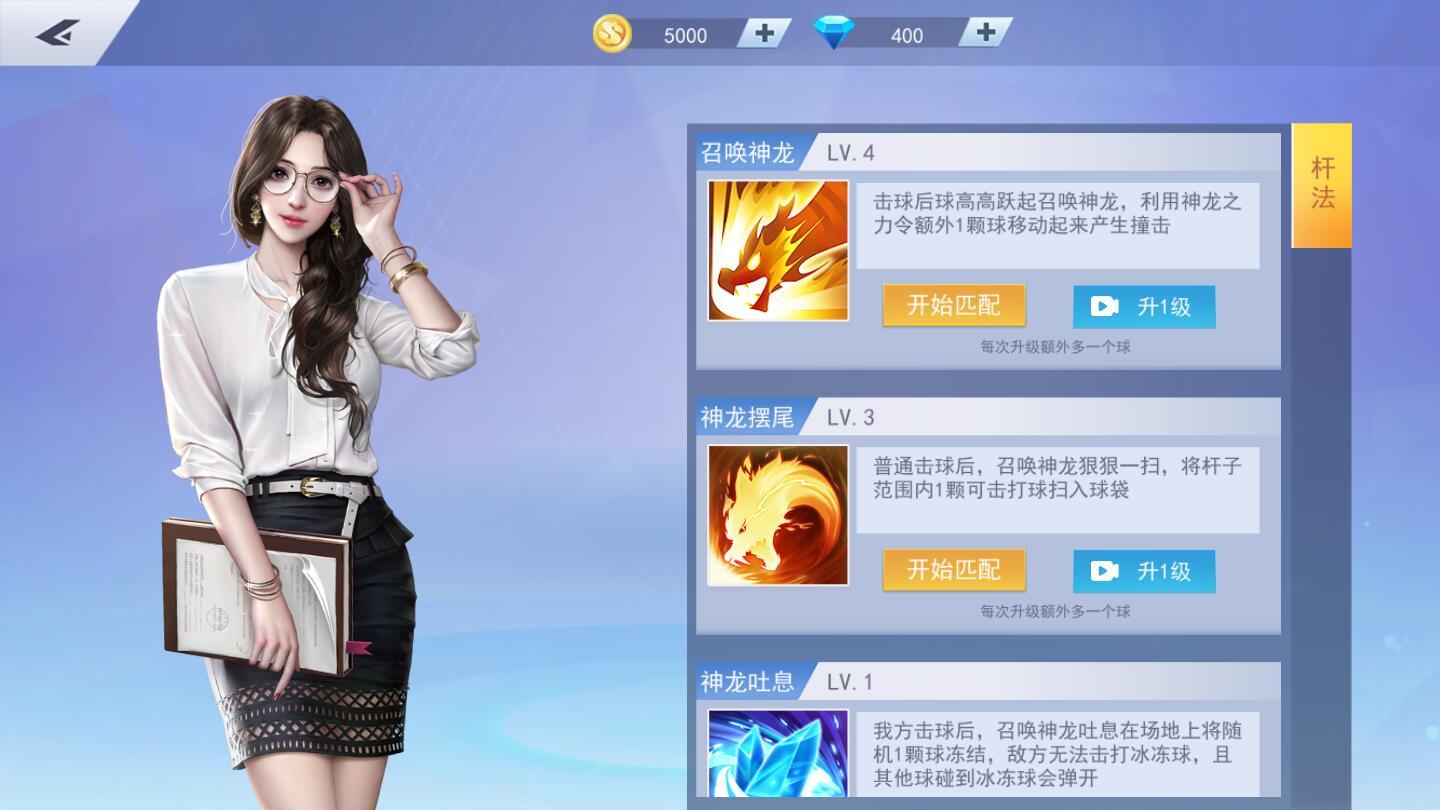Add diamonds with the plus button
Image resolution: width=1440 pixels, height=810 pixels.
click(986, 33)
